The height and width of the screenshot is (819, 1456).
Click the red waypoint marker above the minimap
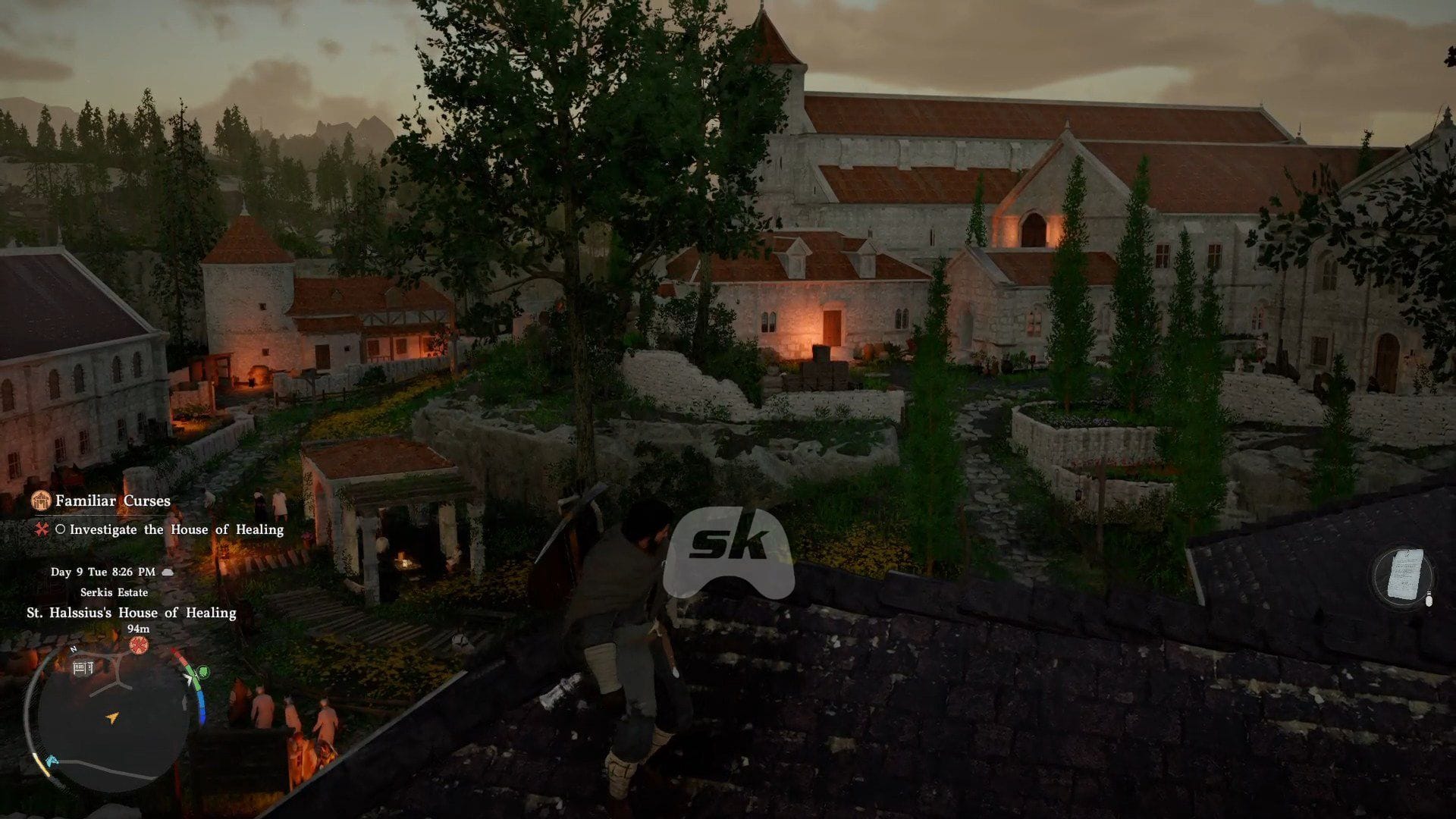click(138, 645)
